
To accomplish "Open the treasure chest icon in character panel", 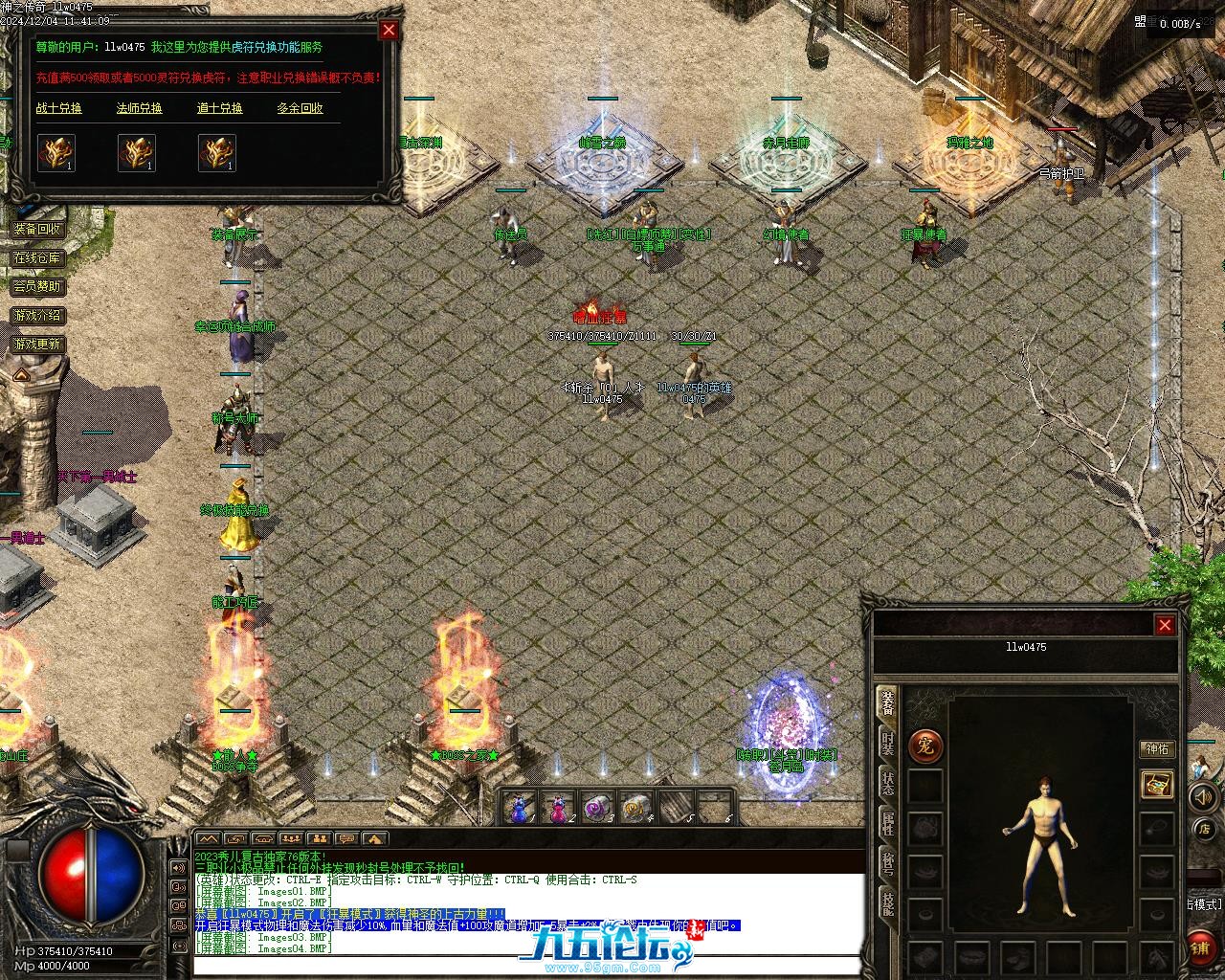I will click(1158, 785).
